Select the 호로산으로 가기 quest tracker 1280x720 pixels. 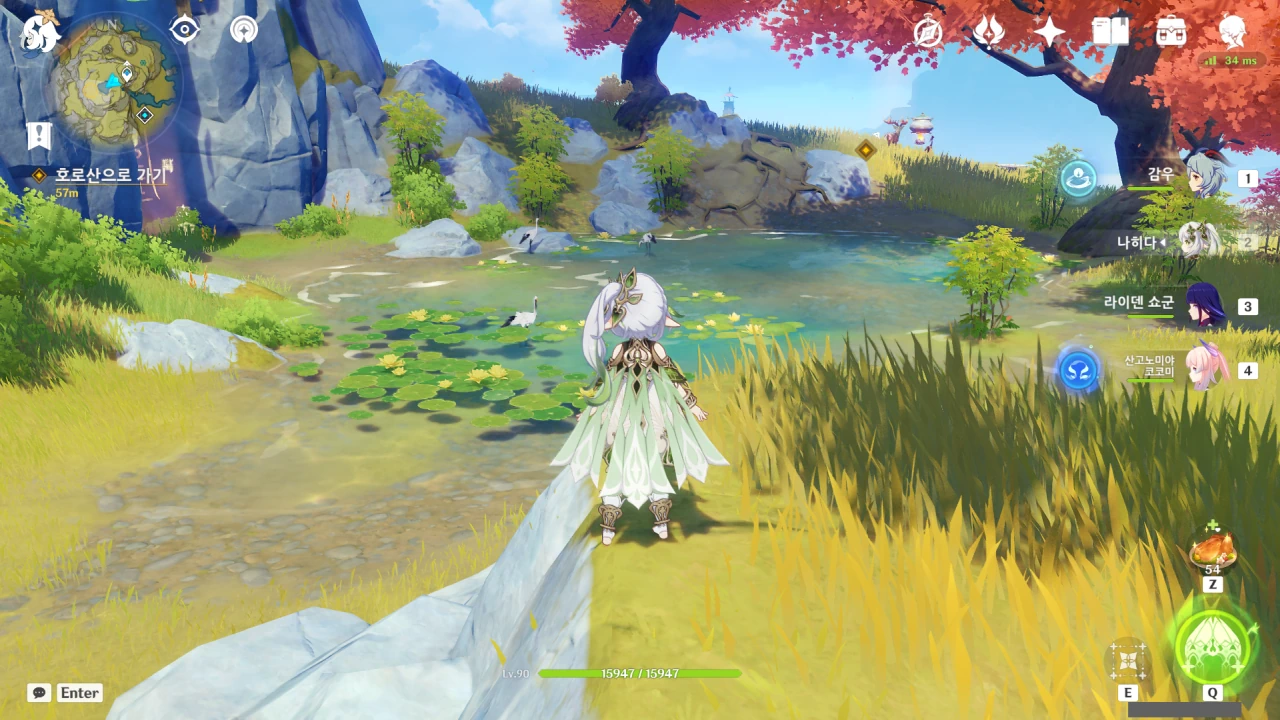(110, 175)
